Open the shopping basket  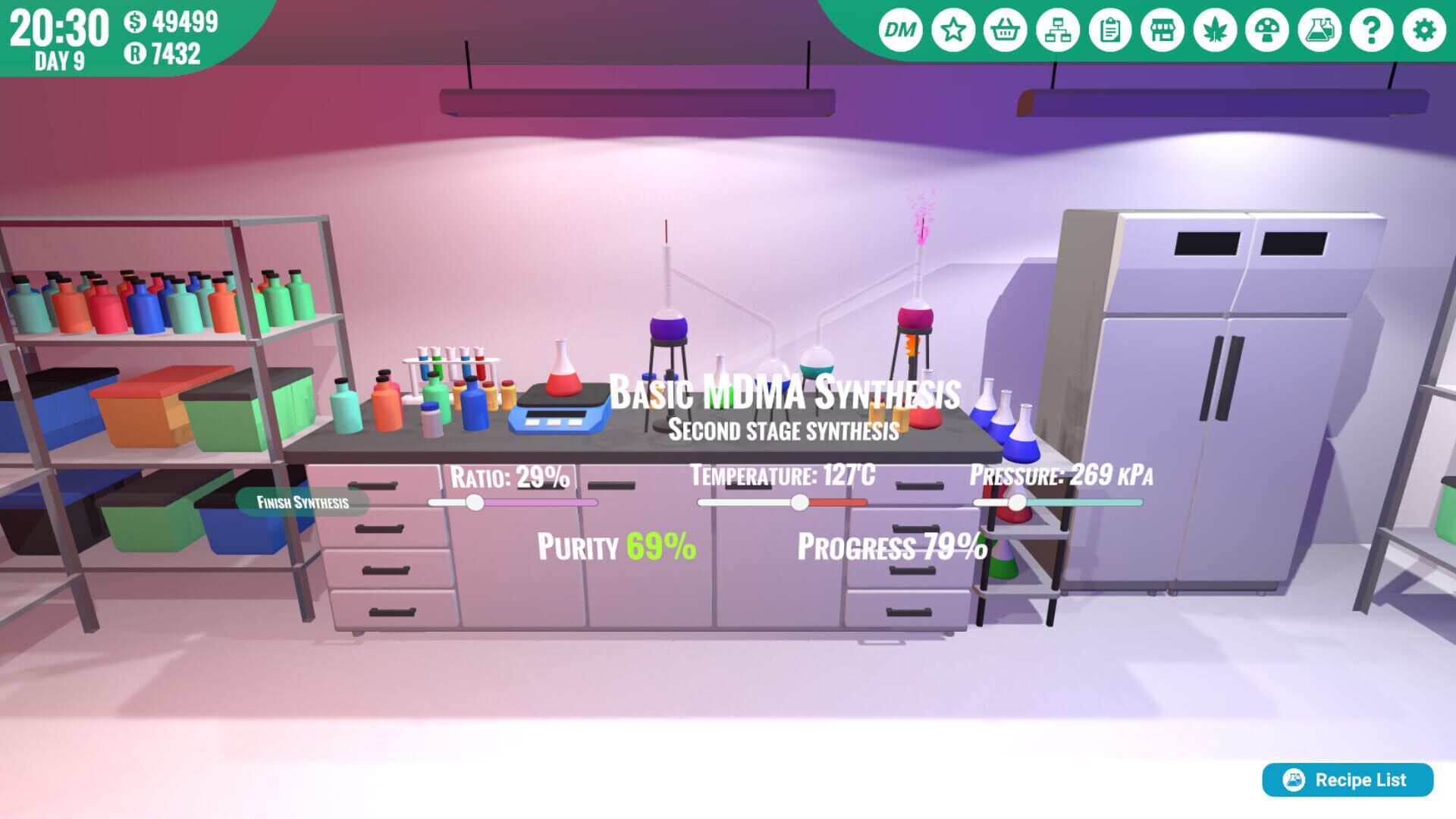click(x=1005, y=30)
